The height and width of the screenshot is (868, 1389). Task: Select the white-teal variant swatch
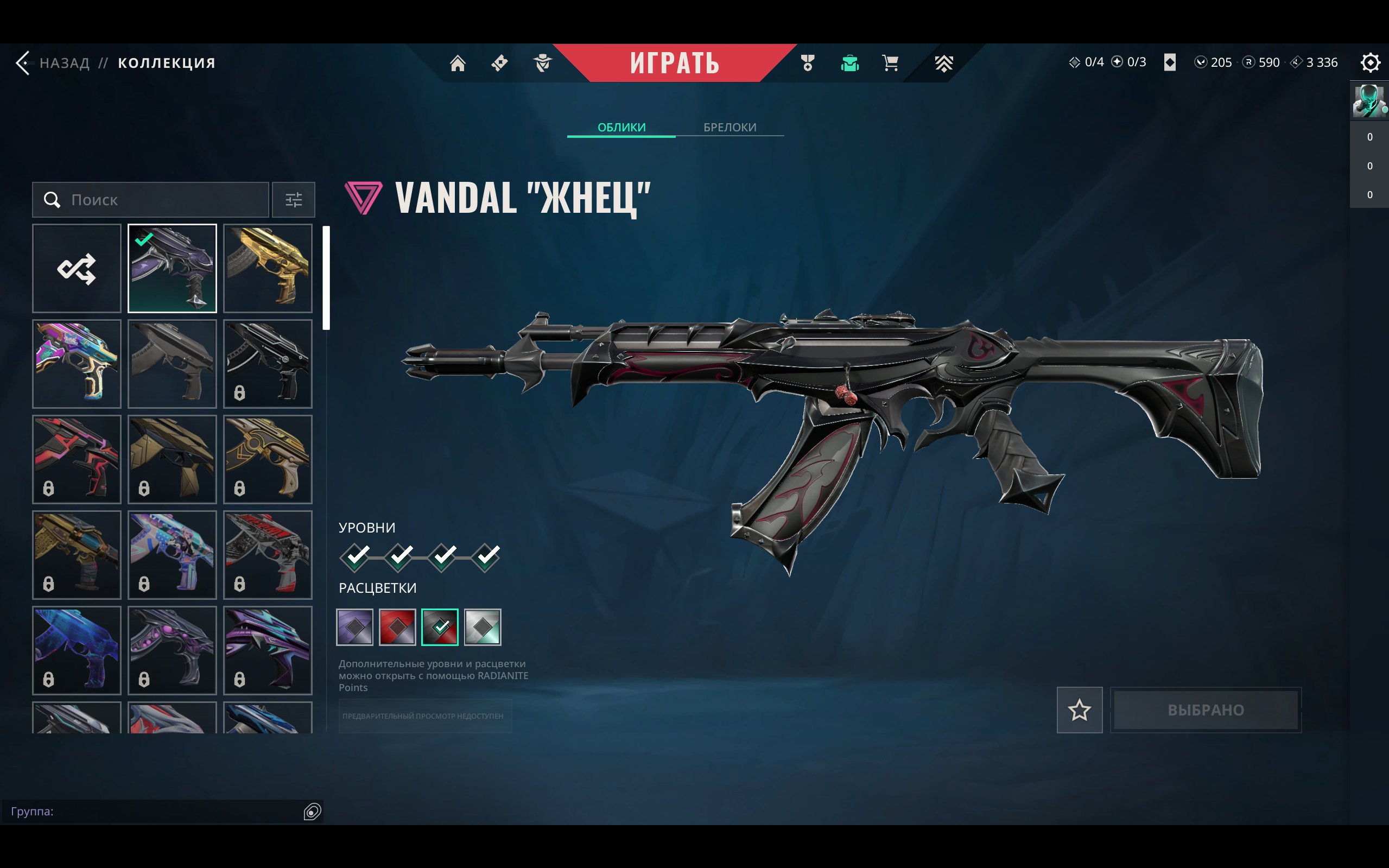[482, 627]
